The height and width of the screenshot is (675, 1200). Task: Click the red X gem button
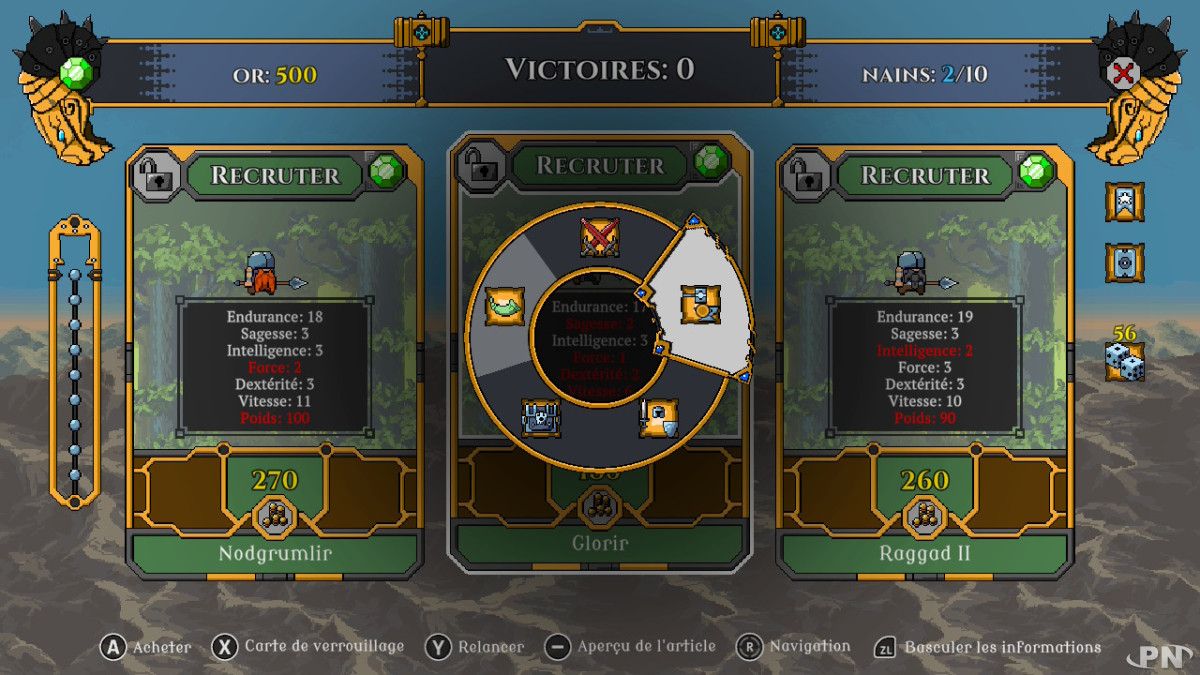(x=1125, y=72)
